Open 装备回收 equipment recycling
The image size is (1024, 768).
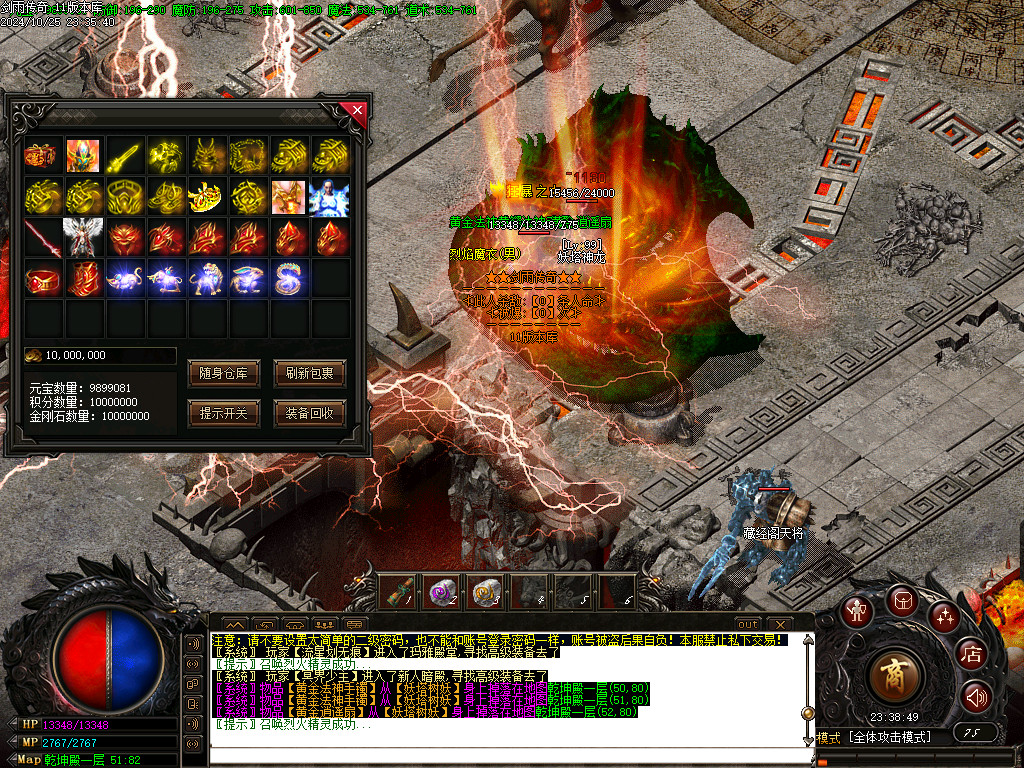[309, 412]
